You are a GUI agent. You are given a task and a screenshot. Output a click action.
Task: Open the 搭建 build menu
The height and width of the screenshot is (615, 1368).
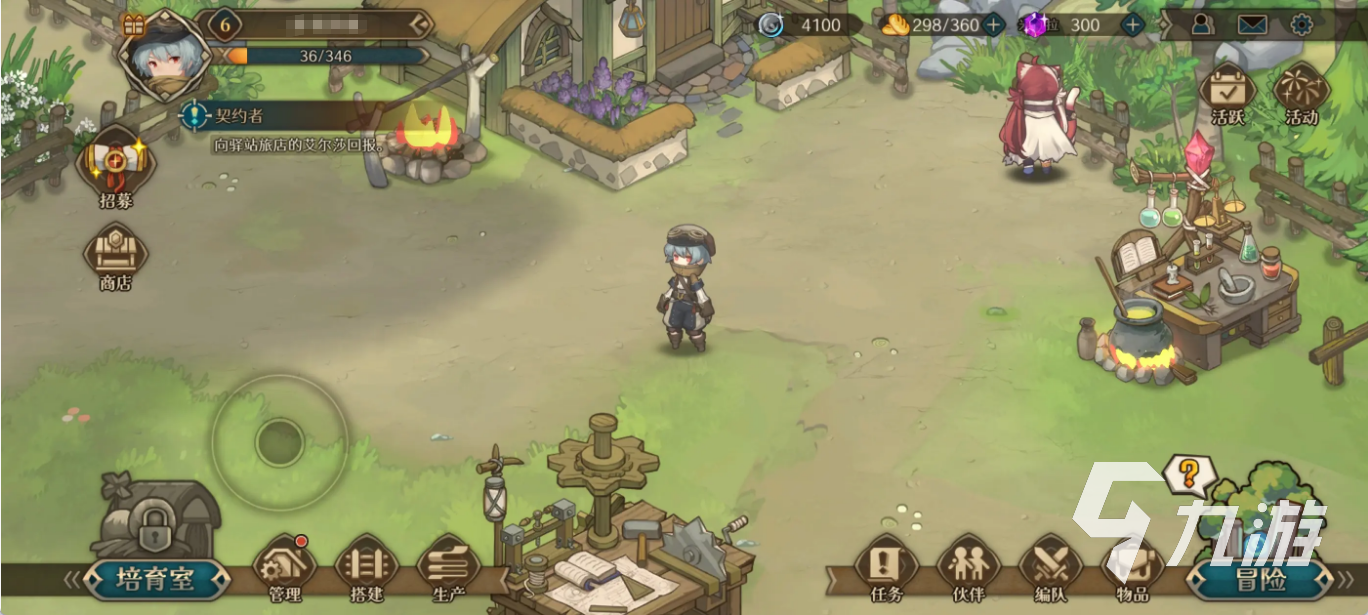pyautogui.click(x=366, y=566)
